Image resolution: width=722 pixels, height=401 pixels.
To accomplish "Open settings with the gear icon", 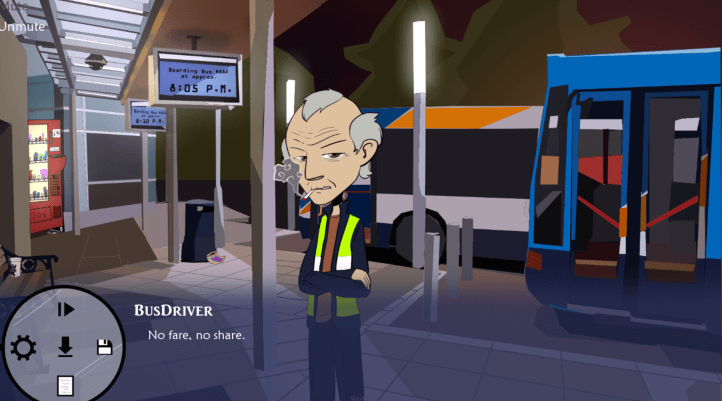I will 22,348.
